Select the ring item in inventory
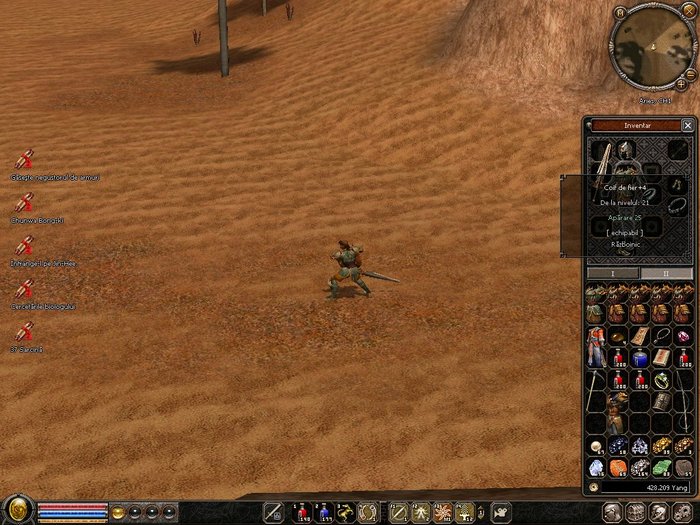Screen dimensions: 700x525 click(661, 380)
